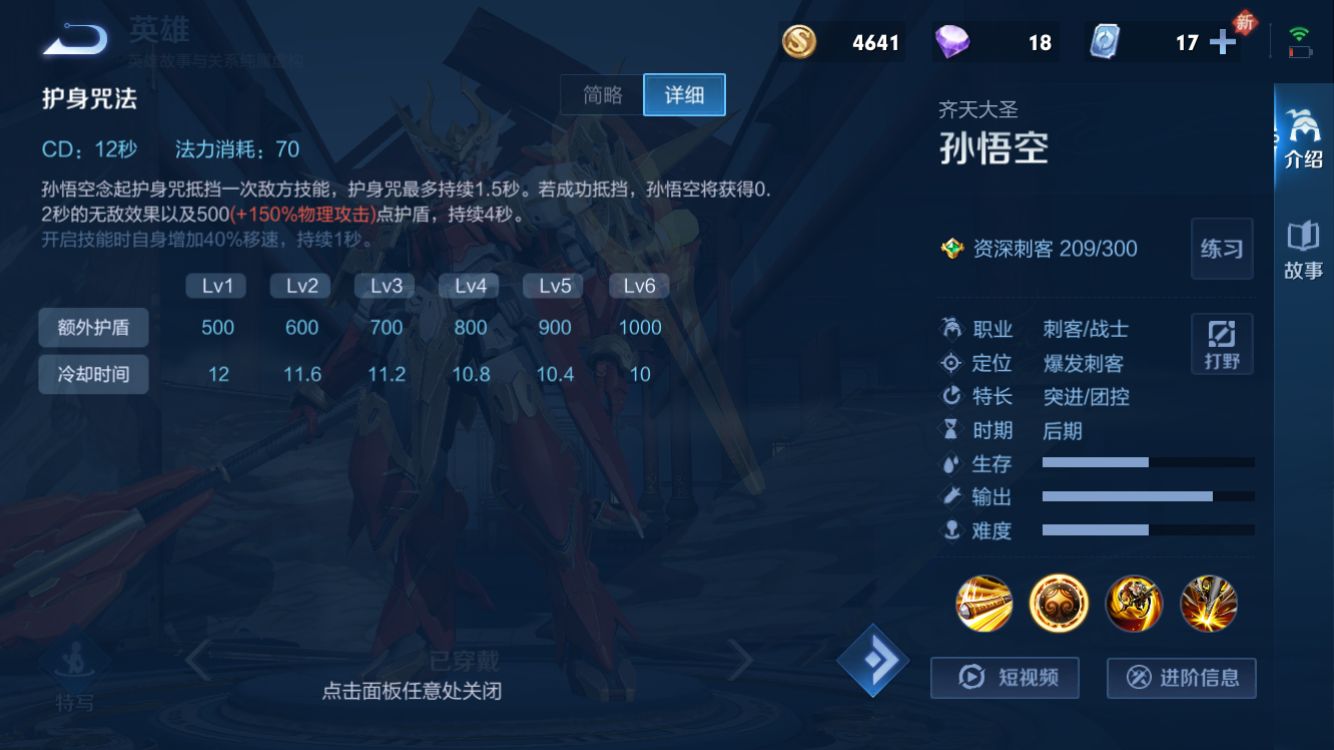Switch to the 简略 brief tab
The height and width of the screenshot is (750, 1334).
pos(604,94)
